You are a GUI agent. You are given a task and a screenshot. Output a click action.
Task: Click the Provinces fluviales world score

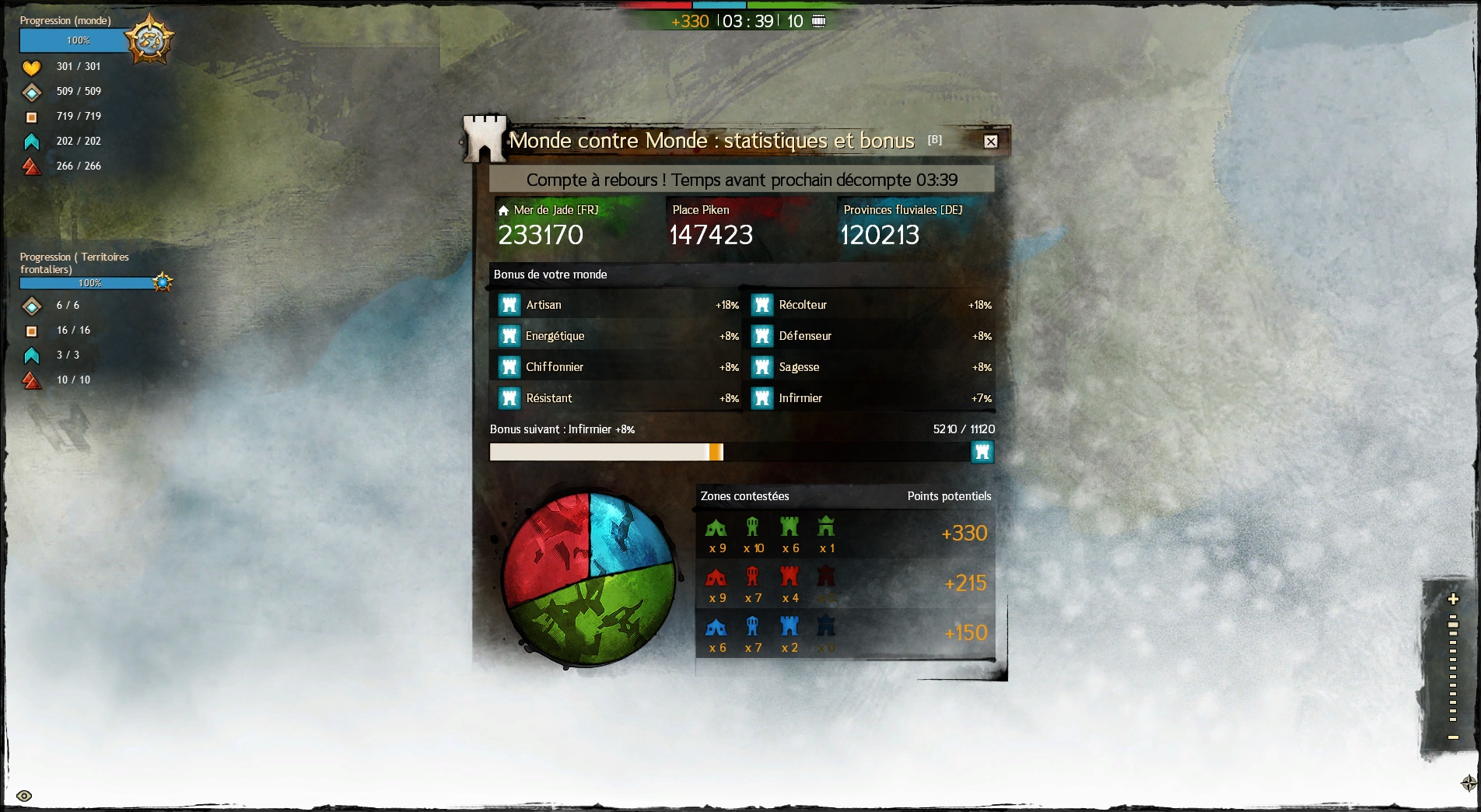[x=880, y=234]
